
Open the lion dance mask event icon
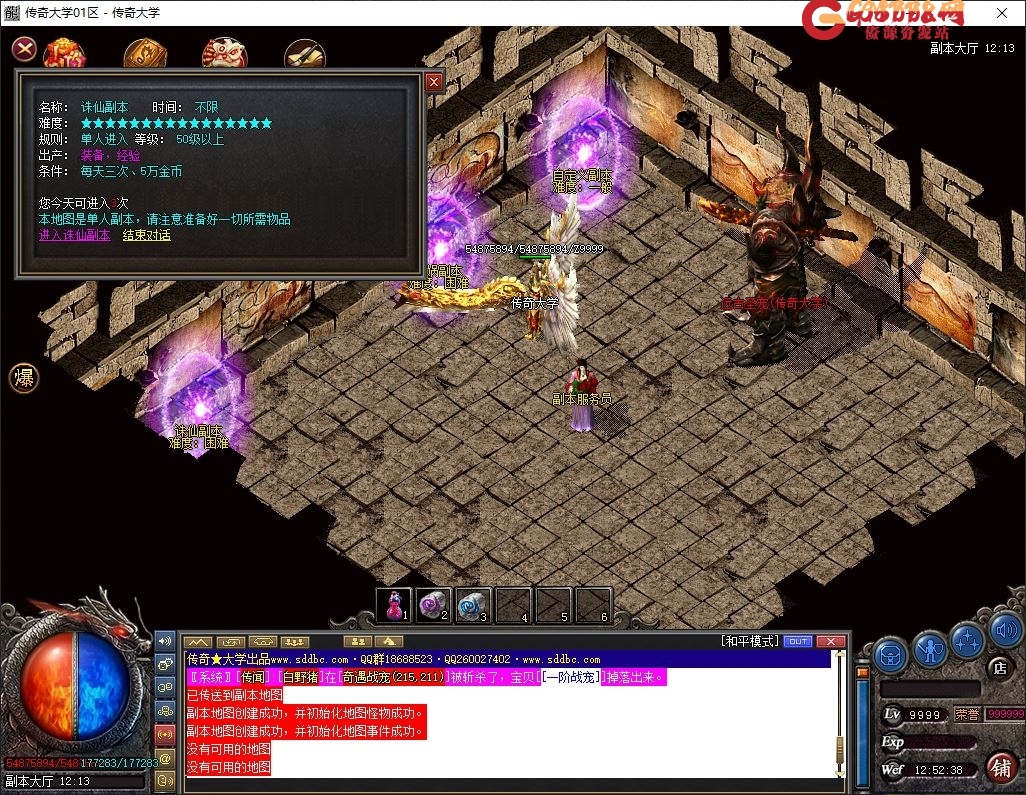click(224, 54)
